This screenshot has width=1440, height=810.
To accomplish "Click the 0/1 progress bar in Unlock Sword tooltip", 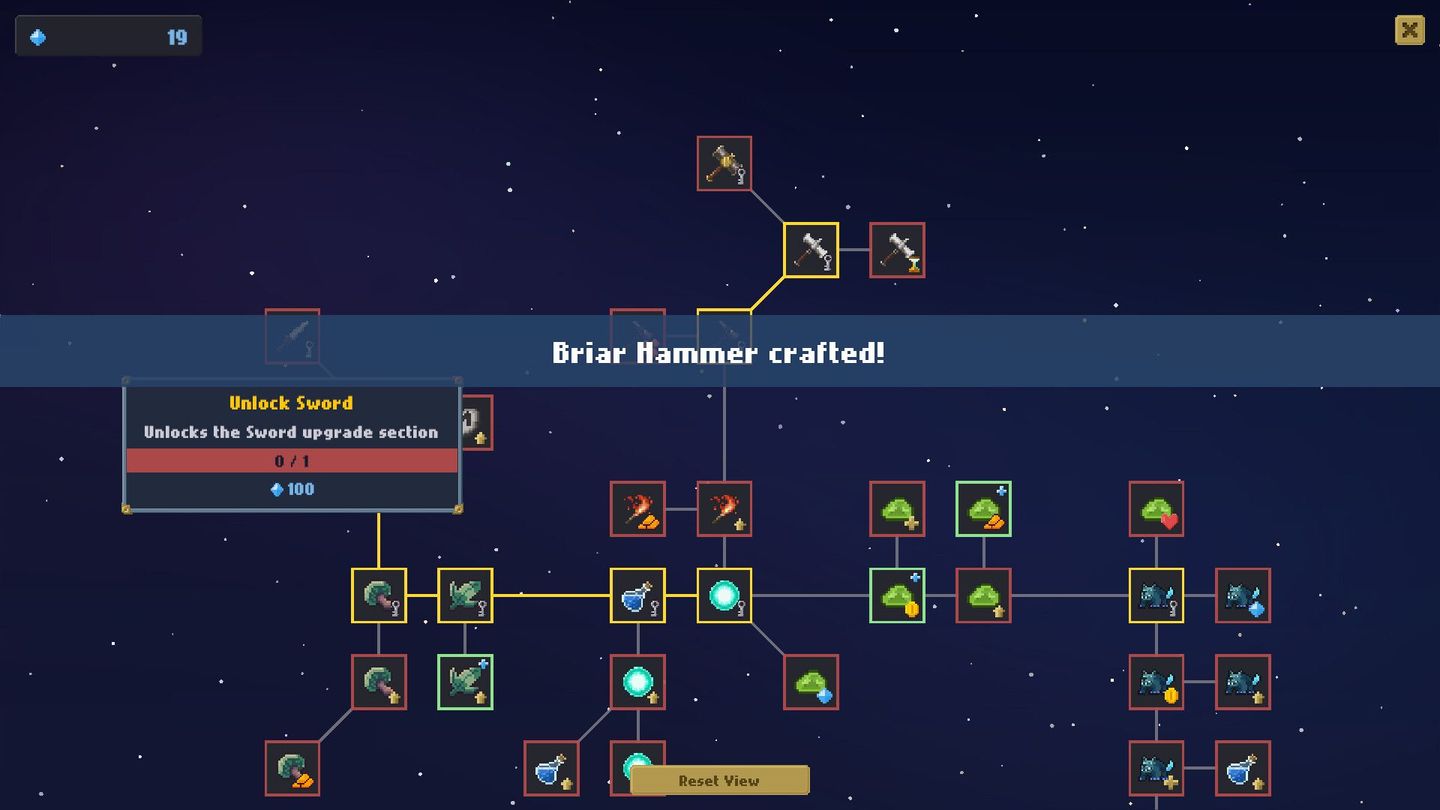I will 291,460.
